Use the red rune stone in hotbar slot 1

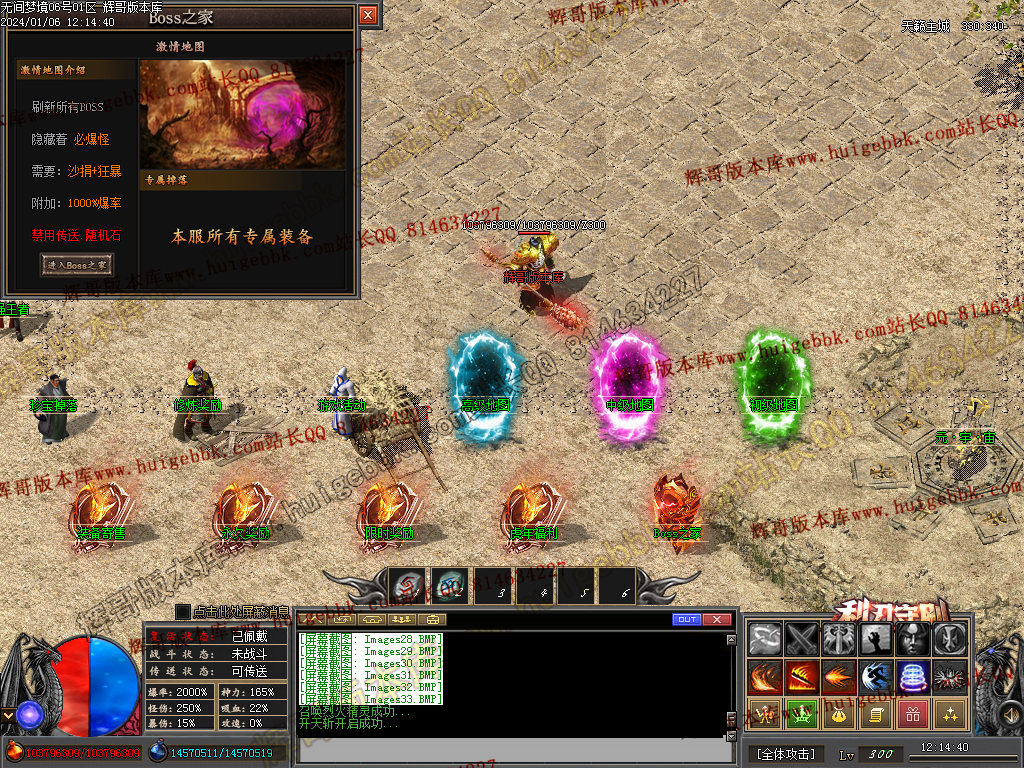click(x=408, y=586)
